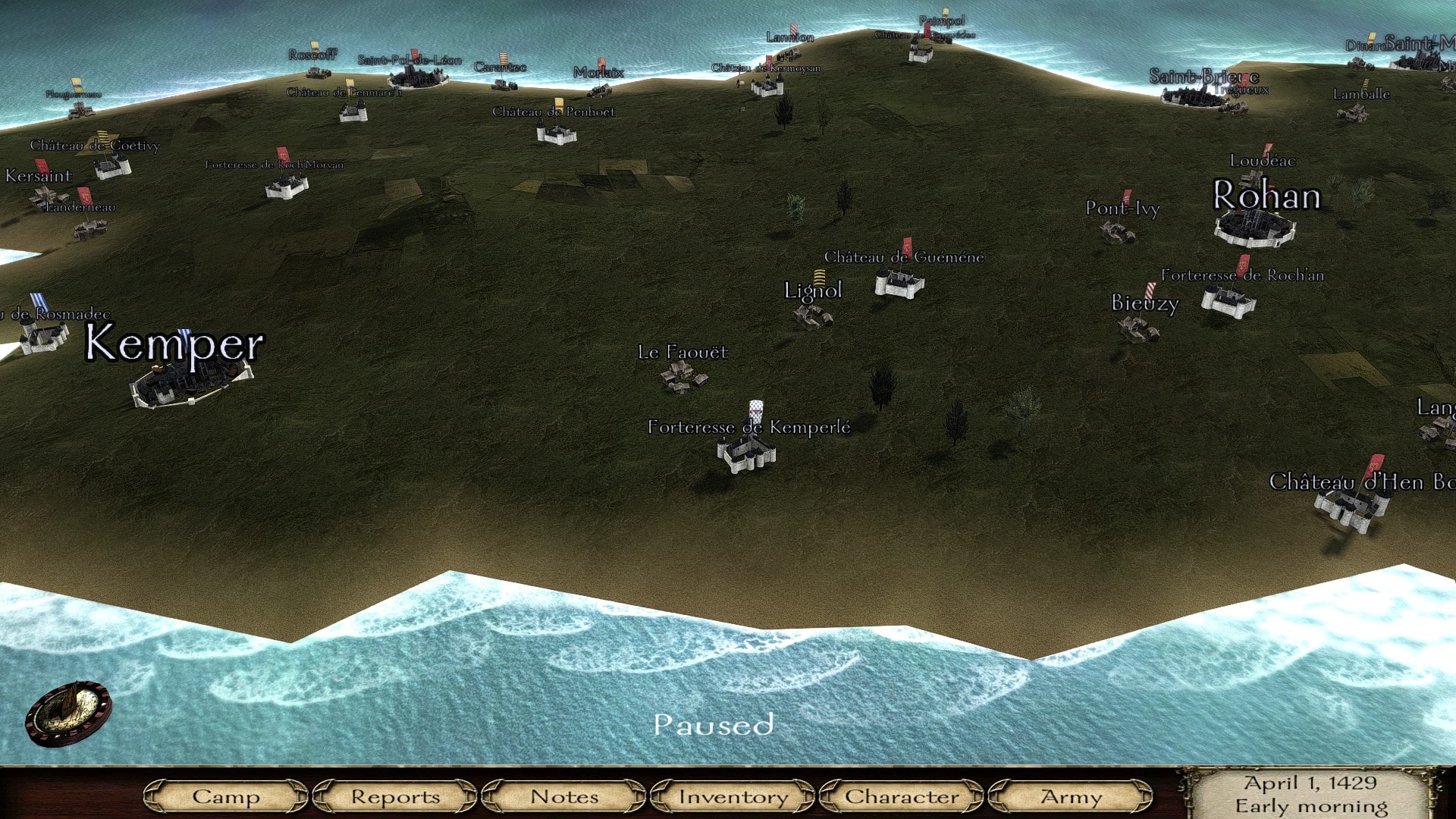Show the Notes screen
1456x819 pixels.
(564, 796)
